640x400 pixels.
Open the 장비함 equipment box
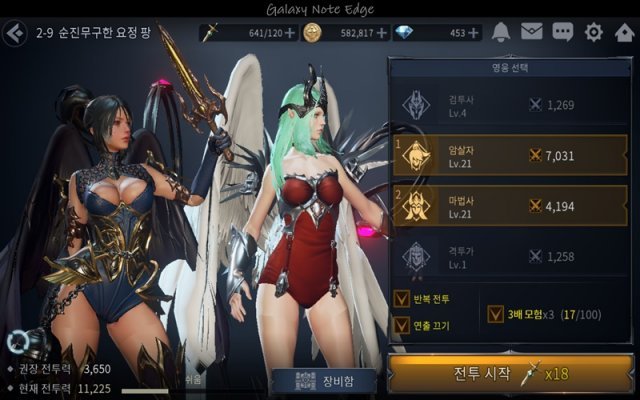(x=323, y=381)
